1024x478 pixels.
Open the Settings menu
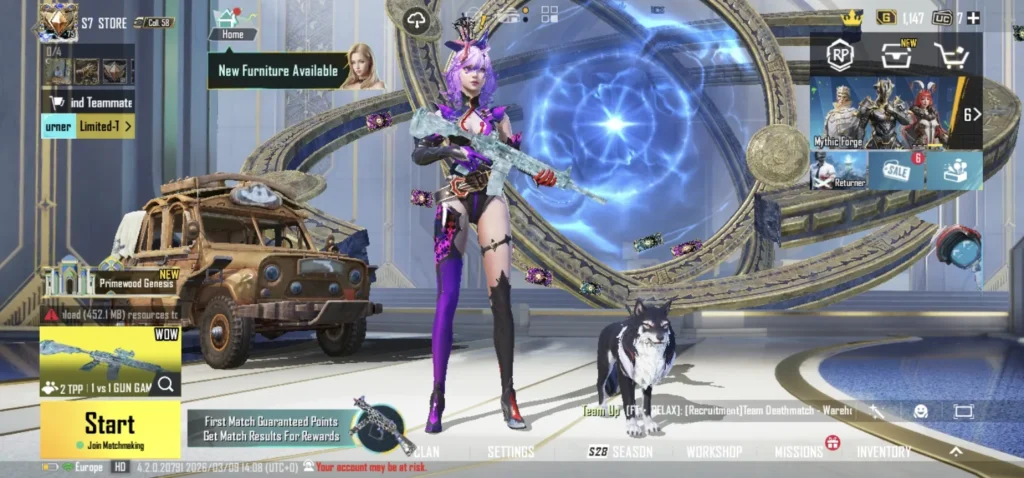point(510,452)
